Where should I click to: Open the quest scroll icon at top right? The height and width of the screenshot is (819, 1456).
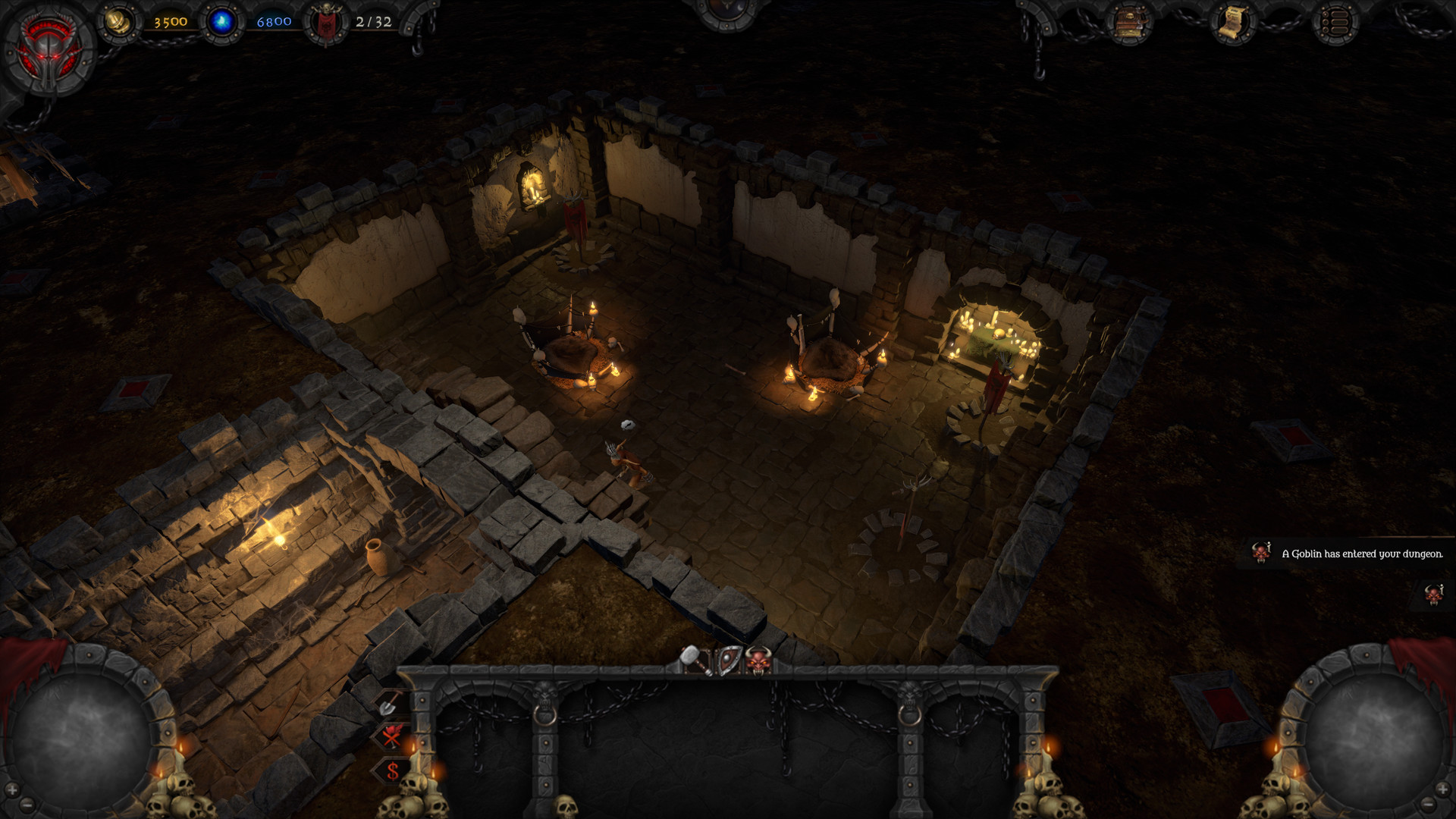(1232, 20)
